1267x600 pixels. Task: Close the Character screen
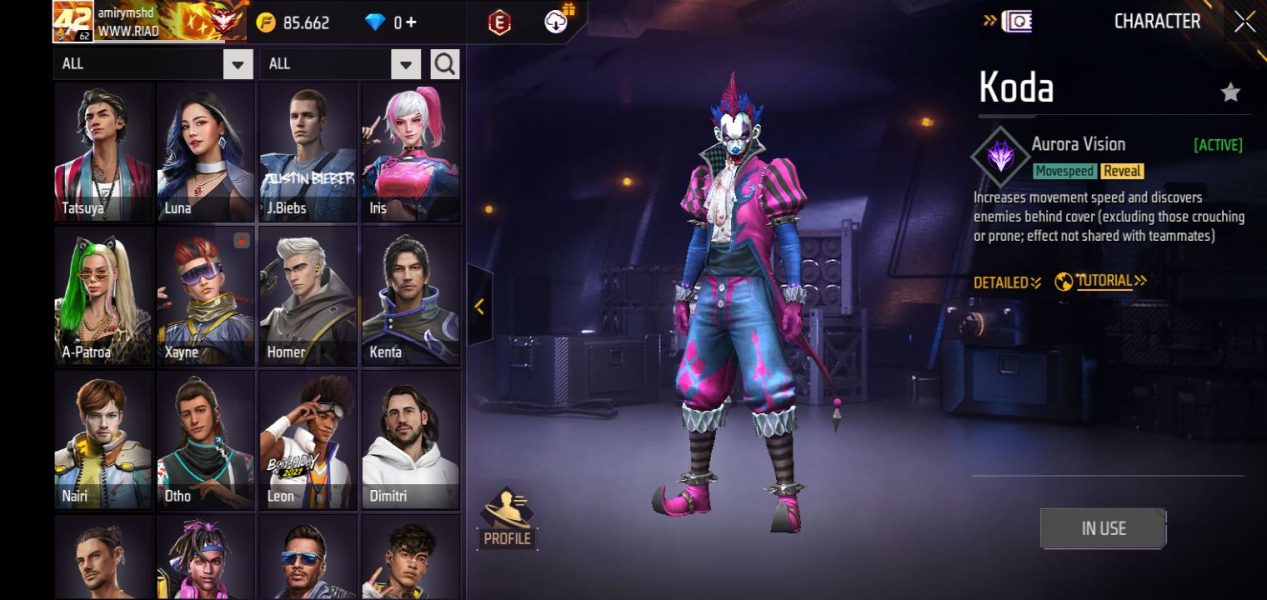click(1244, 22)
